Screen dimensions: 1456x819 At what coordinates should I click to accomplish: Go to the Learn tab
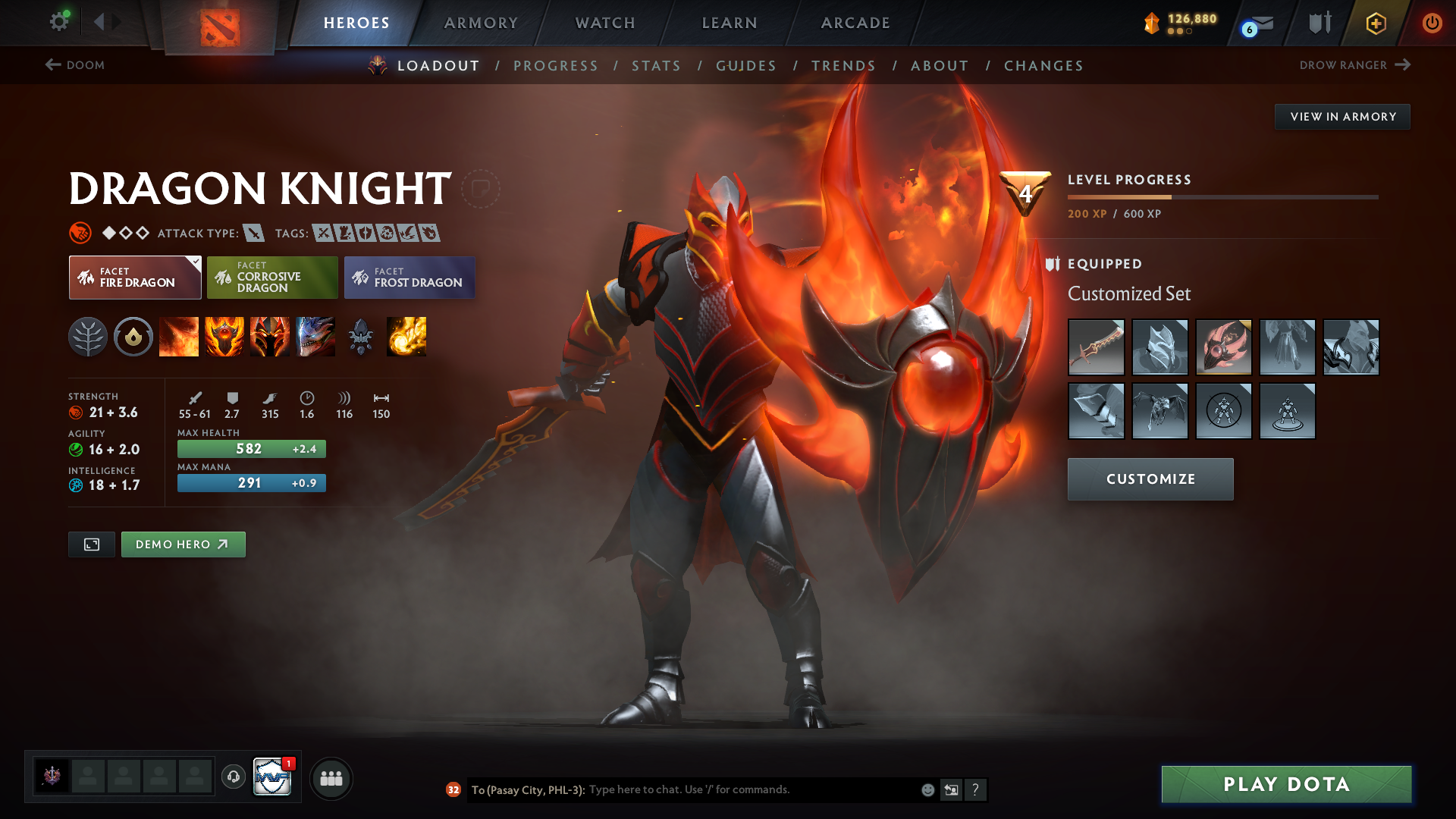click(730, 23)
